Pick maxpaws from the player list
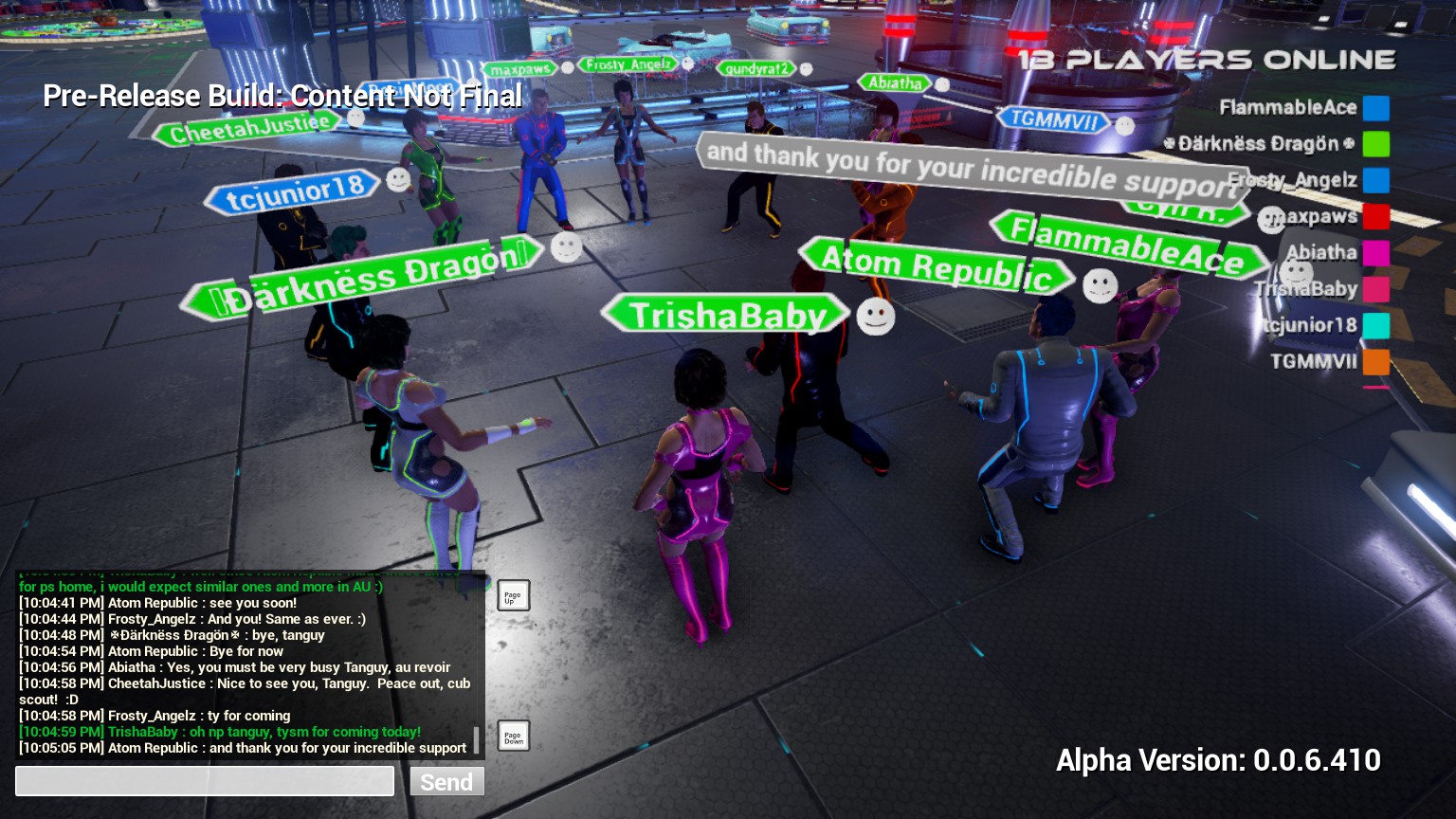1456x819 pixels. click(1313, 216)
